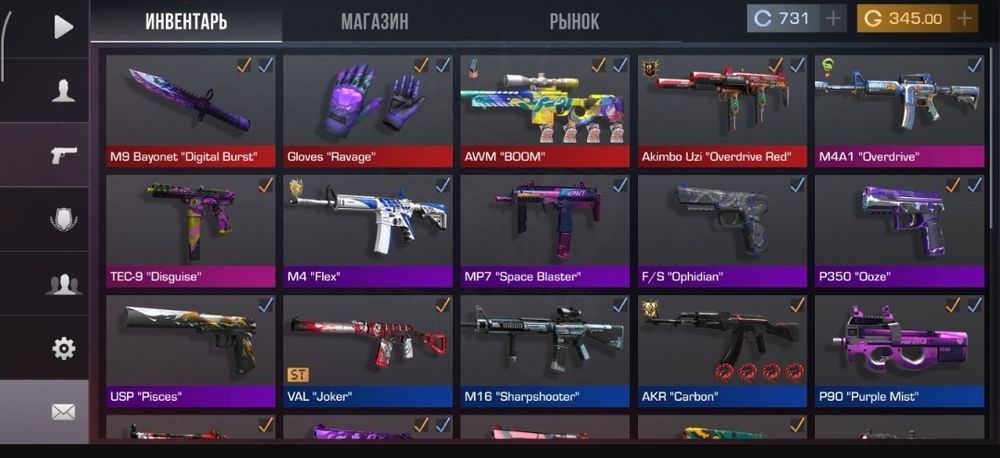
Task: Open the clan shield icon
Action: (x=63, y=219)
